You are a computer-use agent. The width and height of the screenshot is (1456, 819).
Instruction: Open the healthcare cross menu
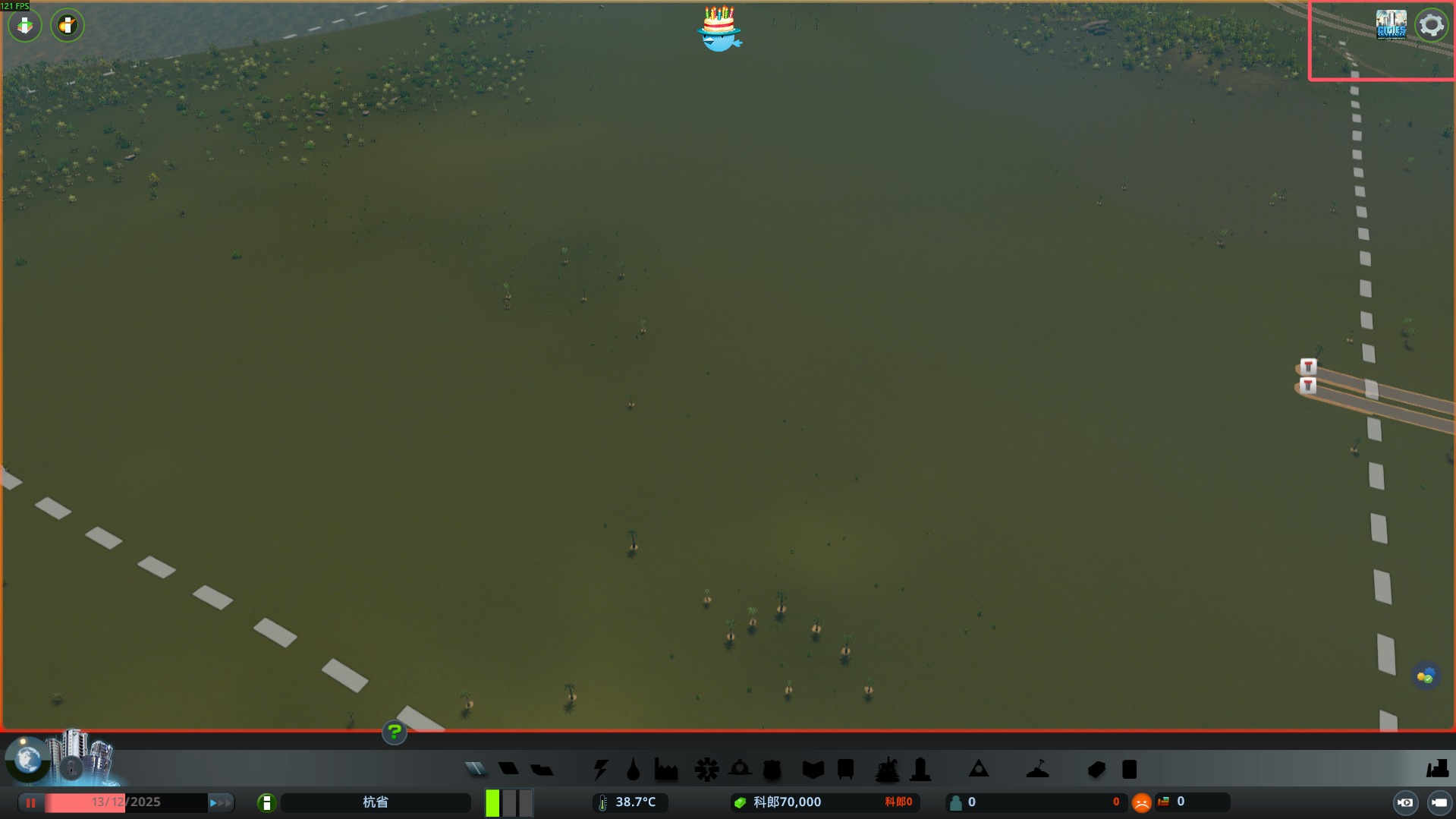706,770
